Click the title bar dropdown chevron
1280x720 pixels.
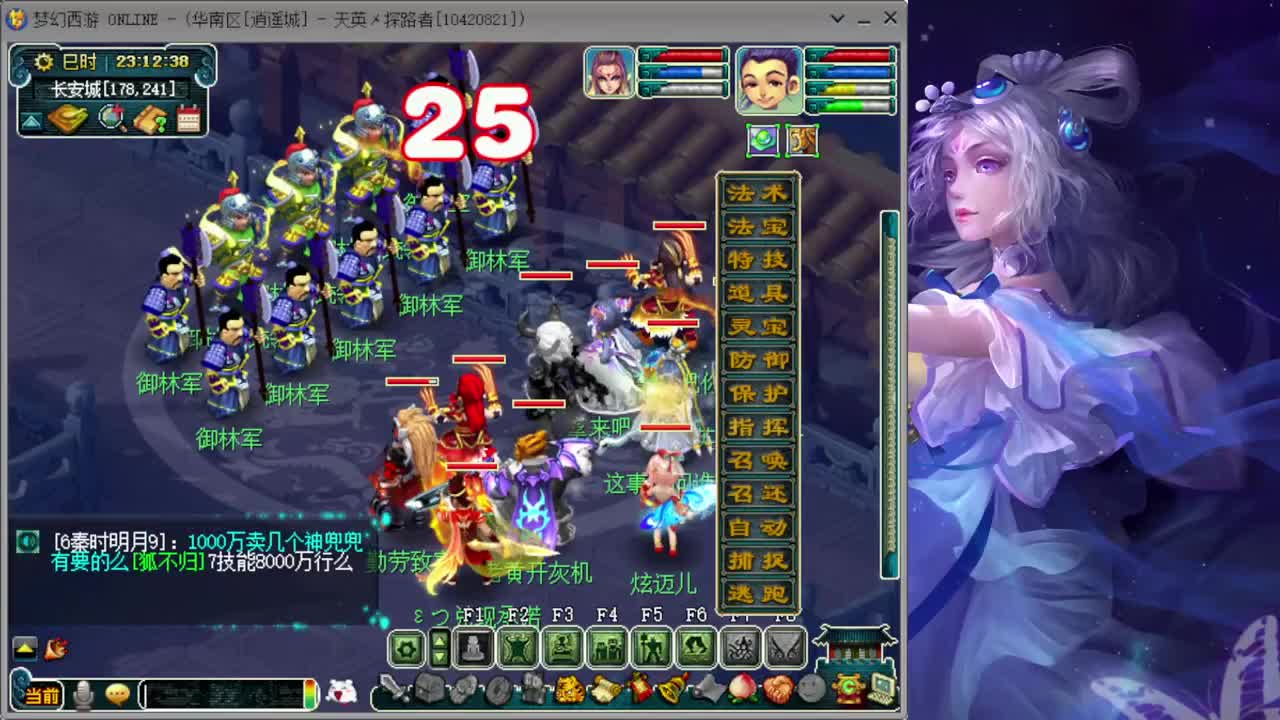pyautogui.click(x=838, y=18)
